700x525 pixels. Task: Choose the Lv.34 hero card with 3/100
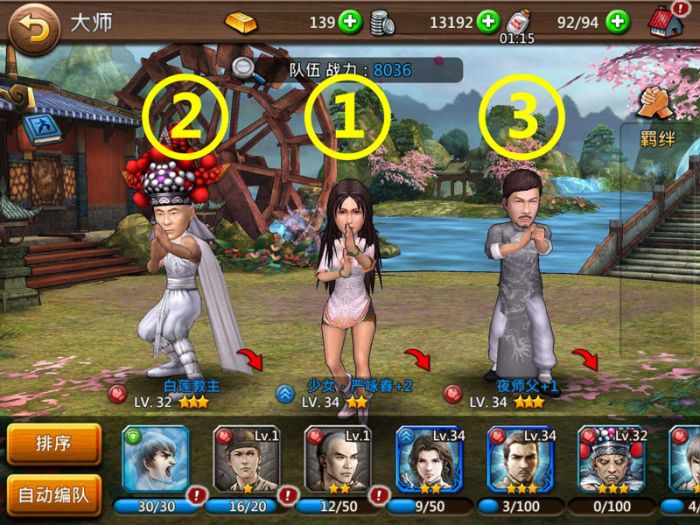tap(520, 462)
